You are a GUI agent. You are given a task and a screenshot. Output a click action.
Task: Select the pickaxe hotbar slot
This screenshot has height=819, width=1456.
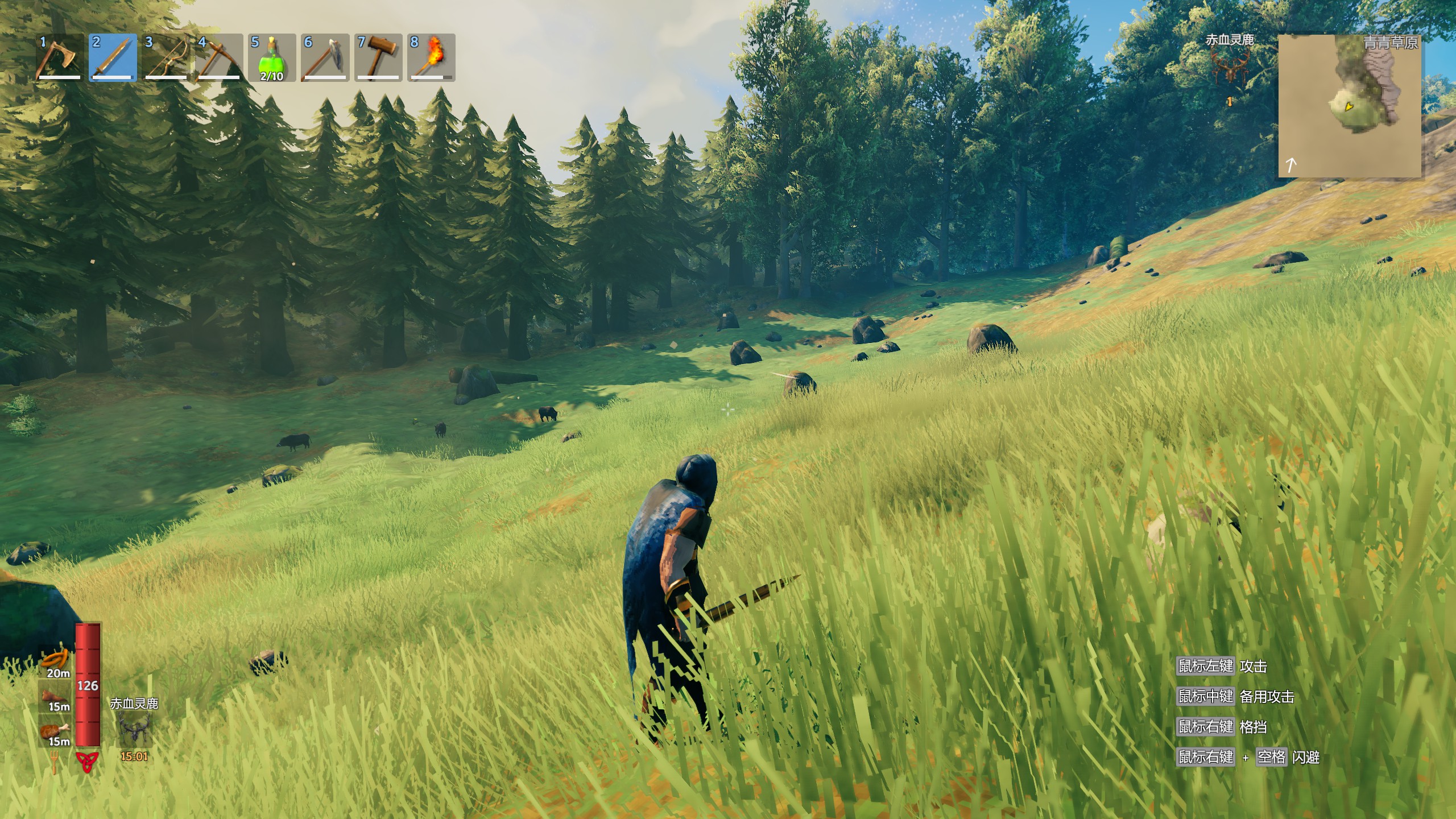[219, 58]
